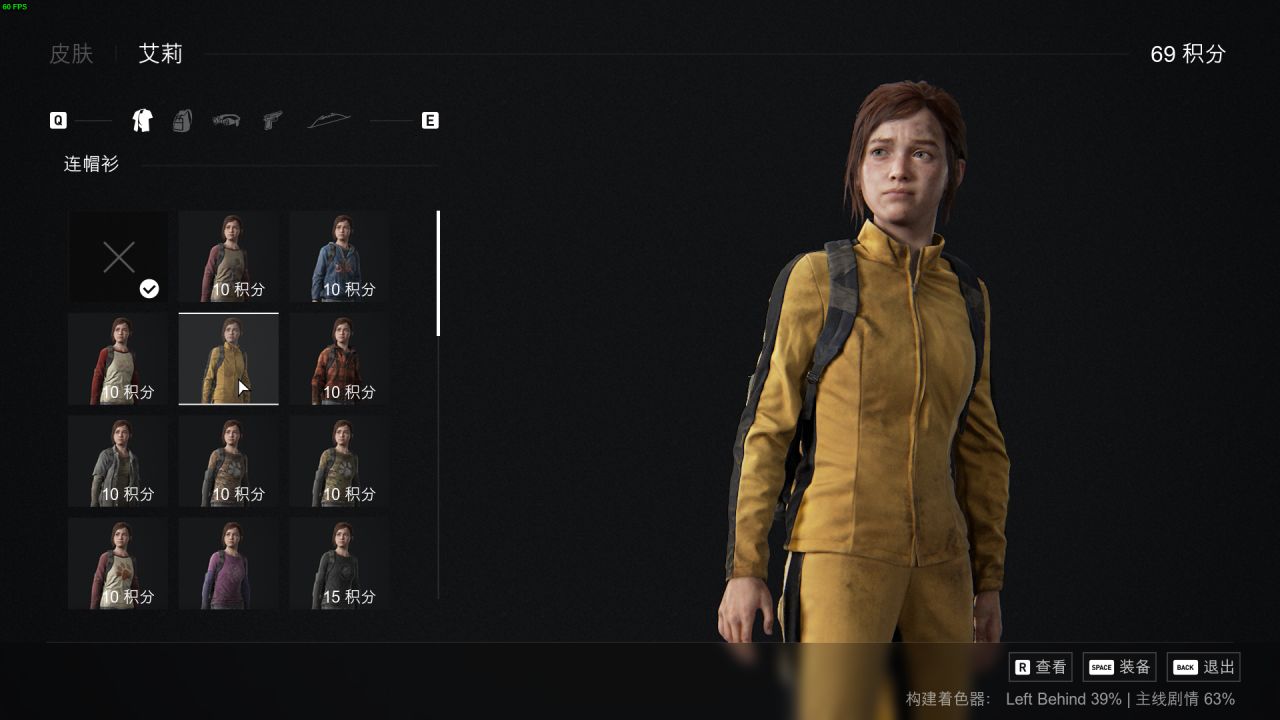
Task: Choose the blue hoodie skin
Action: [x=339, y=257]
